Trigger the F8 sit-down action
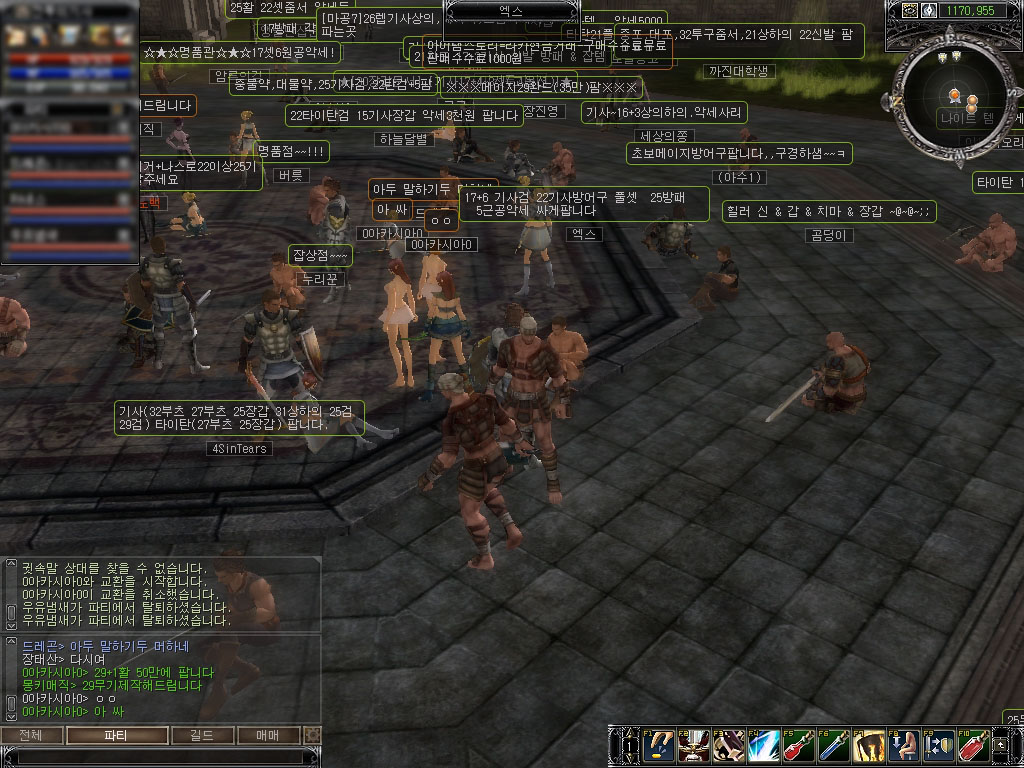The image size is (1024, 768). click(x=904, y=746)
